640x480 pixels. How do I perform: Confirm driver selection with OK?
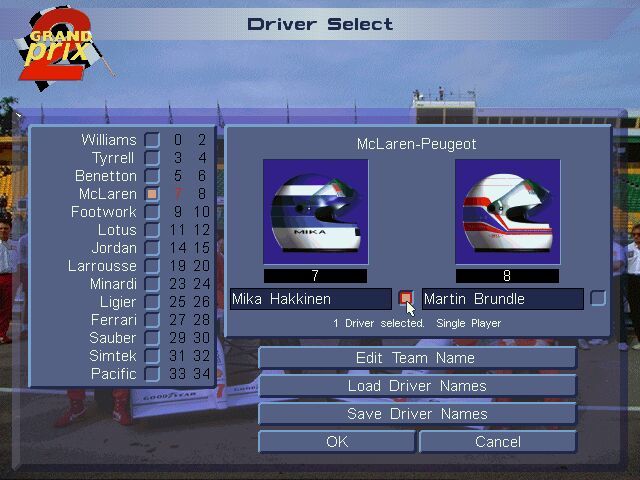point(337,441)
